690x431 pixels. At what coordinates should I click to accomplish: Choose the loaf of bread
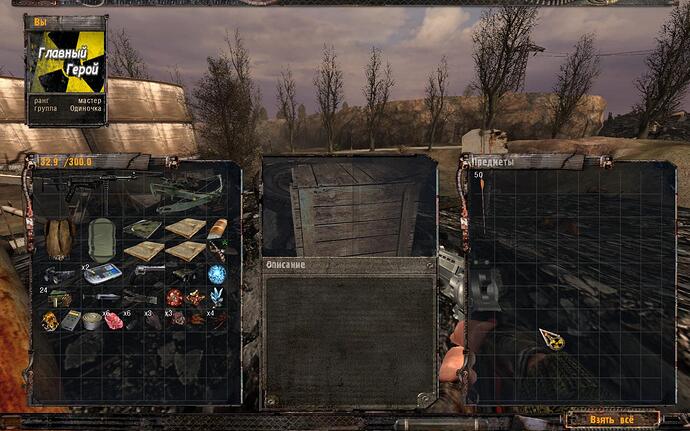click(x=217, y=228)
